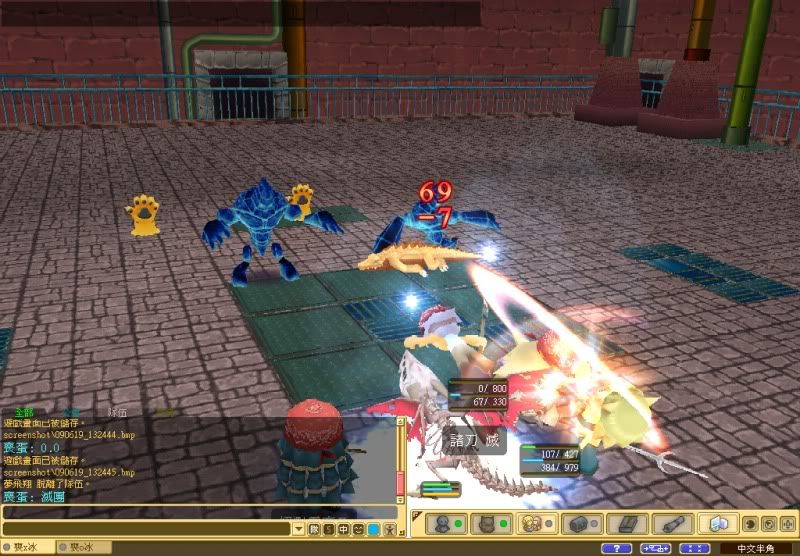Toggle the 中 input mode button

[x=343, y=528]
